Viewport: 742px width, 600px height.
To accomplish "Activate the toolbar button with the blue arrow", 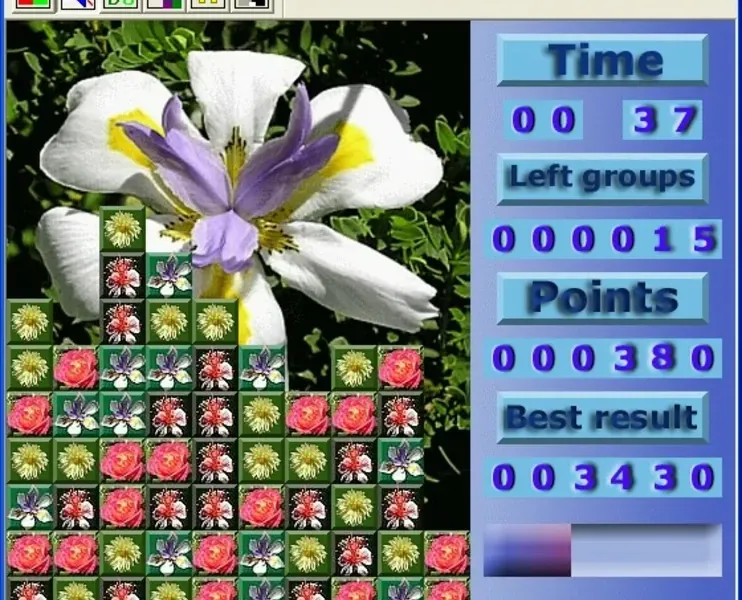I will coord(78,5).
